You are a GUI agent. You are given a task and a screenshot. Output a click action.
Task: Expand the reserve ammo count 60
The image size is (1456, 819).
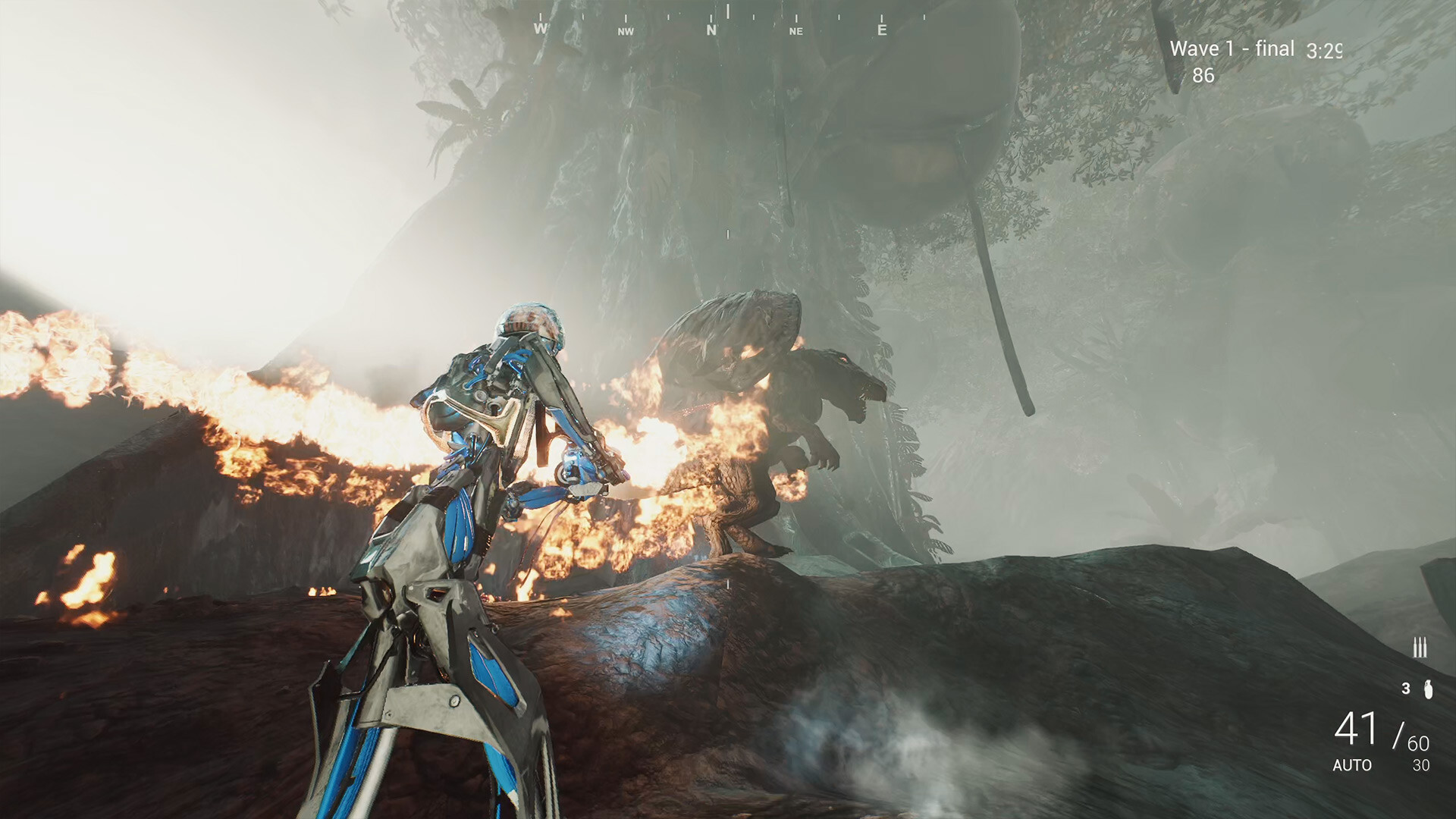(1419, 742)
